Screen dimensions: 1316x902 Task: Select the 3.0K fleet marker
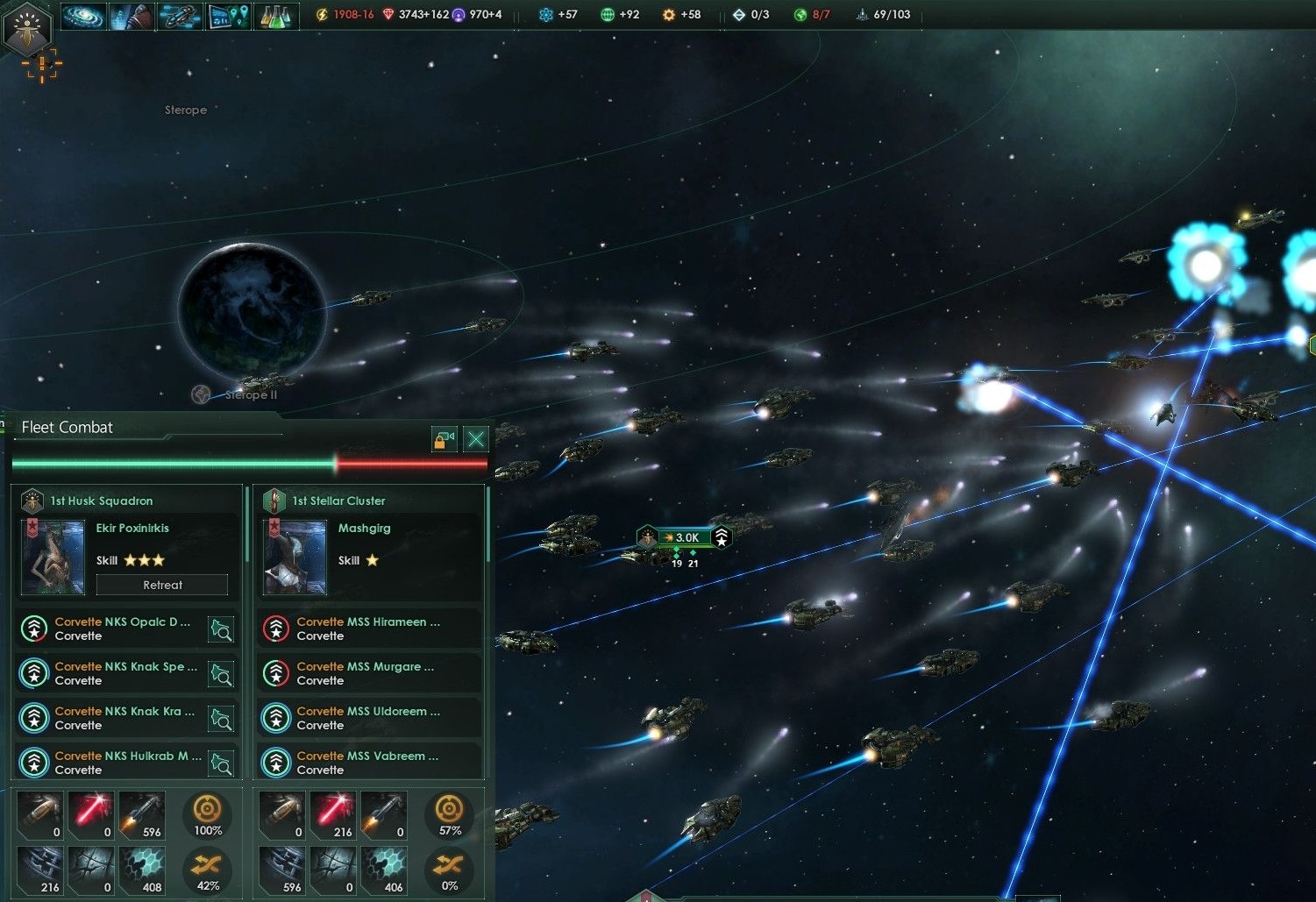click(685, 537)
